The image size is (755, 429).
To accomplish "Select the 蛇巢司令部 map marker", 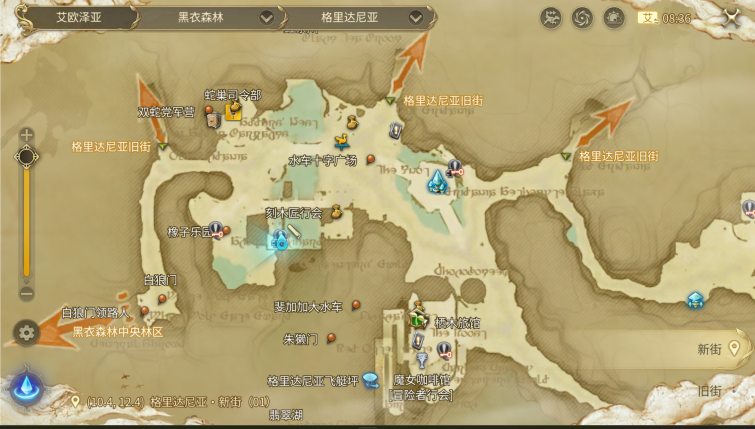I will click(x=233, y=110).
